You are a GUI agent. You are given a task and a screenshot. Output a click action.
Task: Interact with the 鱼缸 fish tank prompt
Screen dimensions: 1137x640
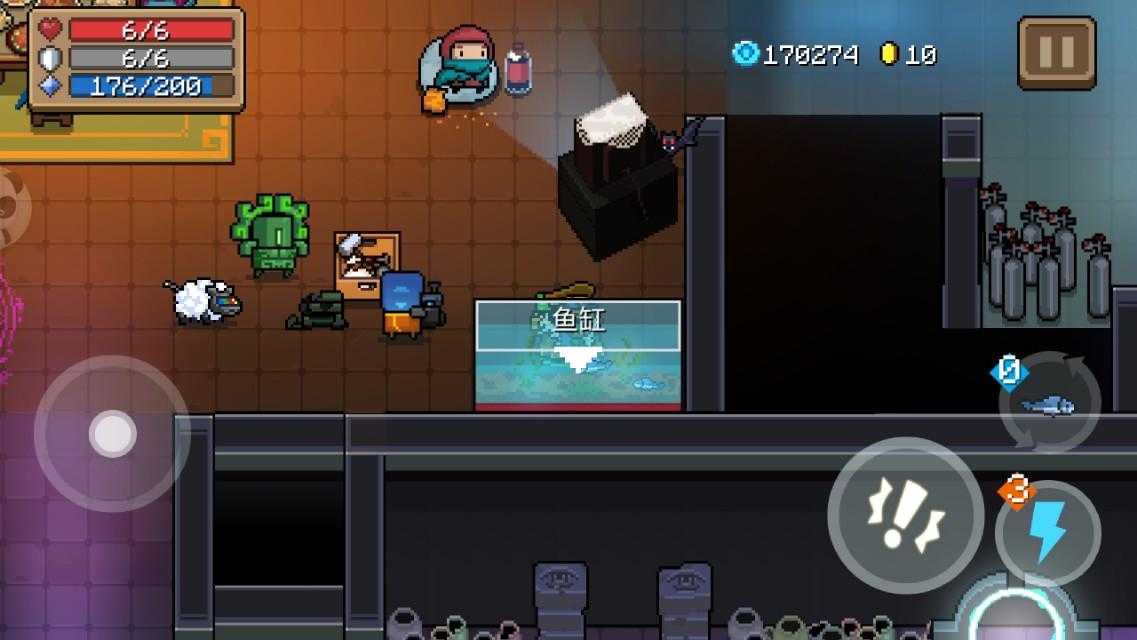[578, 325]
